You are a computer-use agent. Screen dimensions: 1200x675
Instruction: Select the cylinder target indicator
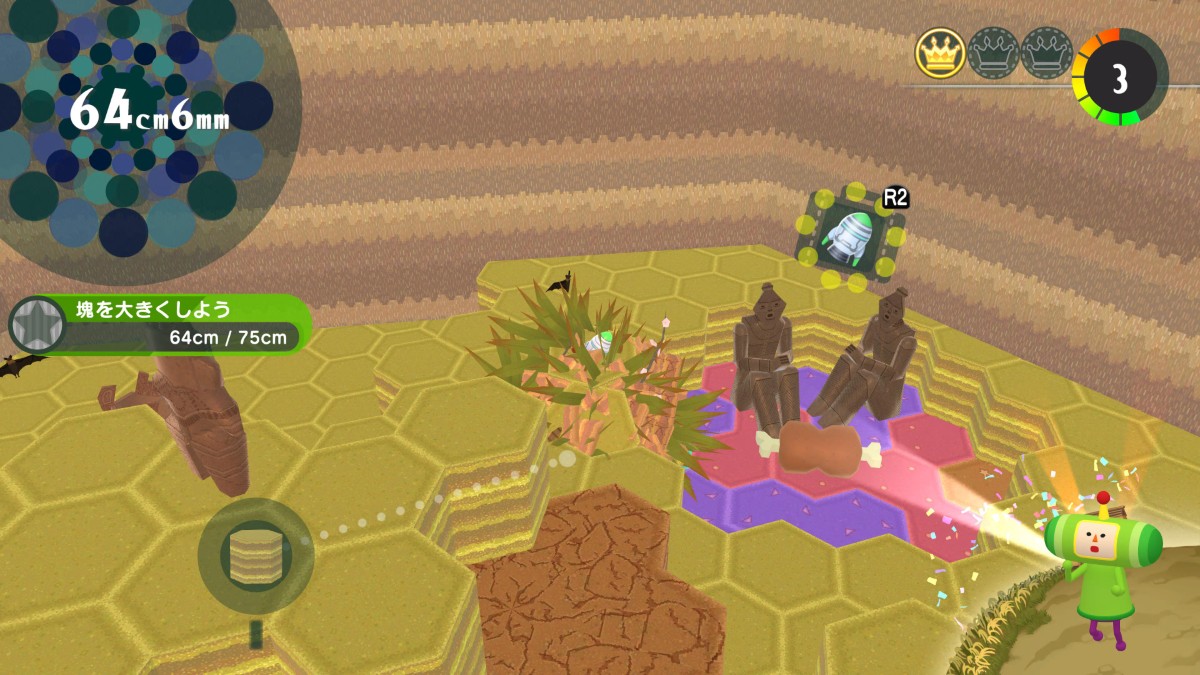point(256,556)
